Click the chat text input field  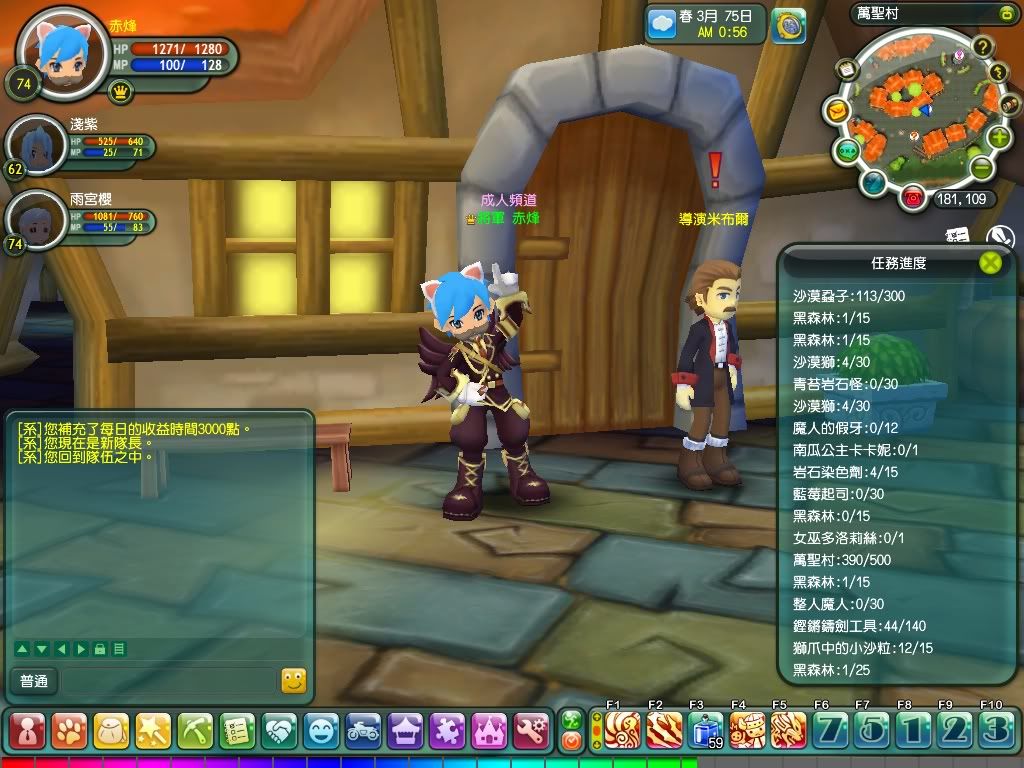(x=167, y=681)
